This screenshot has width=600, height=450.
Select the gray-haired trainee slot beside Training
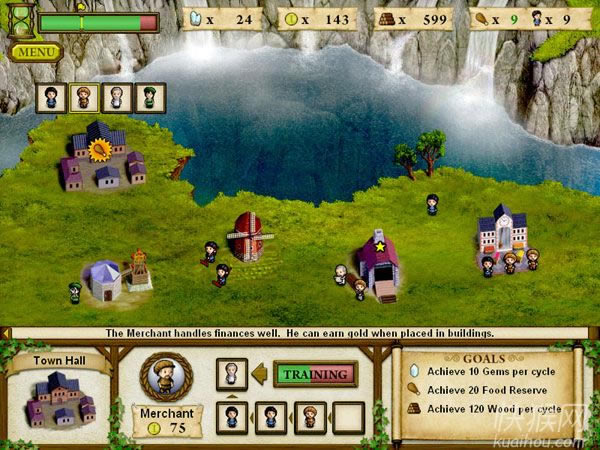click(232, 374)
